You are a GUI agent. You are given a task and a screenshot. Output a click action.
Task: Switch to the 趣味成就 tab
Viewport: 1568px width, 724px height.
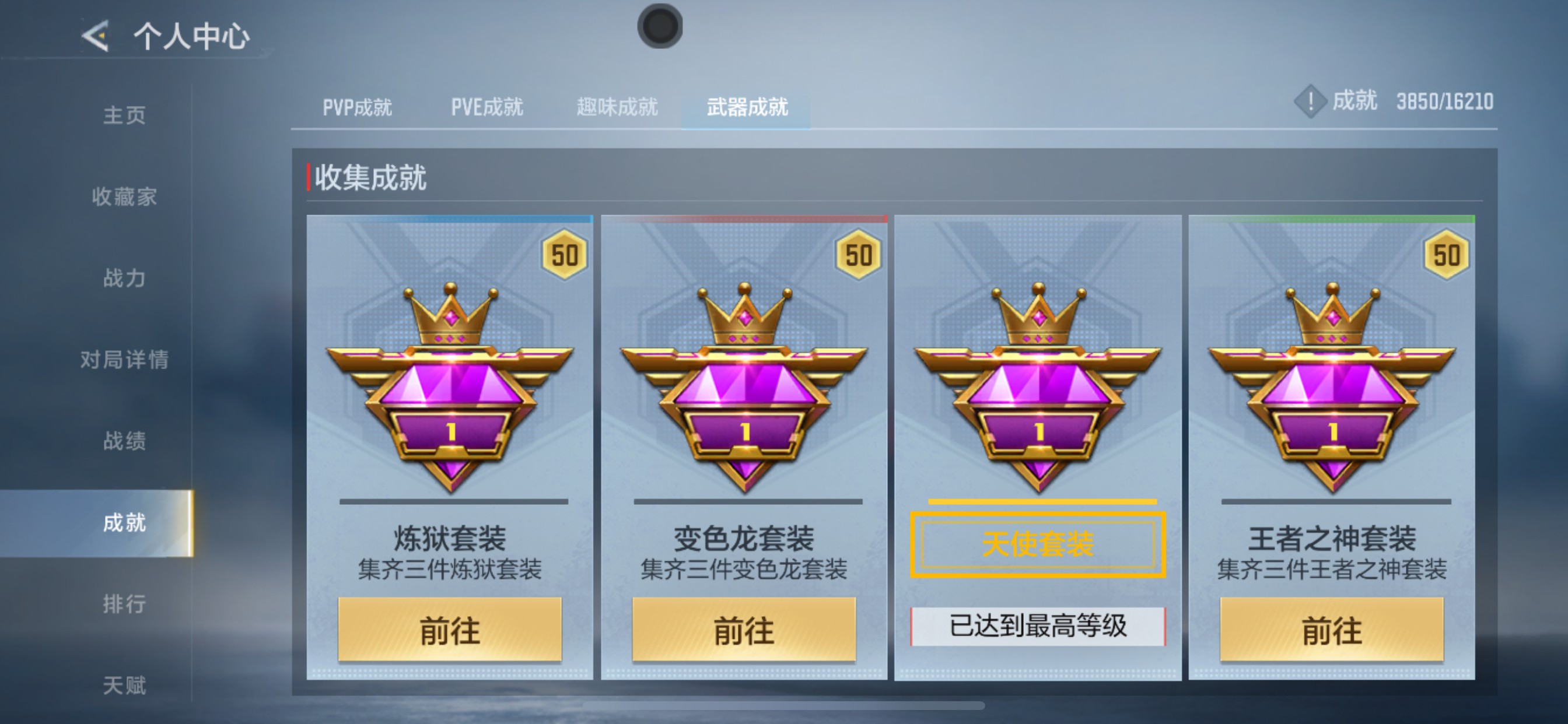tap(617, 107)
